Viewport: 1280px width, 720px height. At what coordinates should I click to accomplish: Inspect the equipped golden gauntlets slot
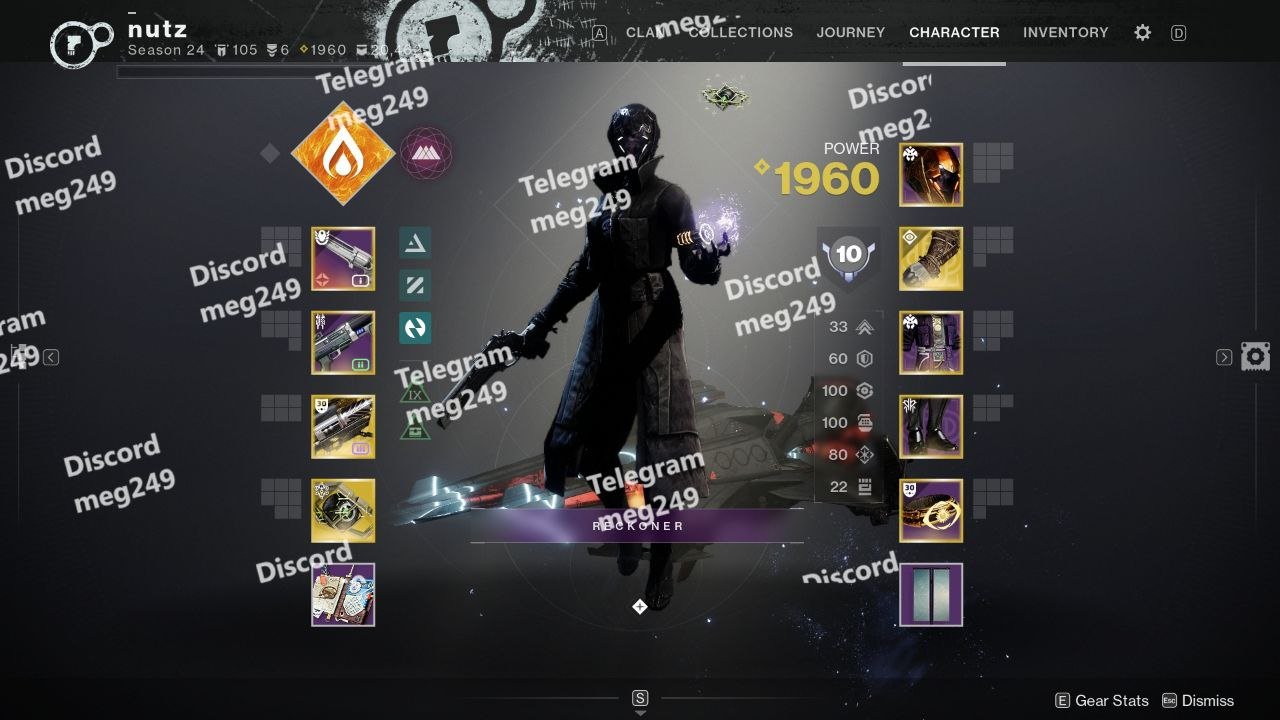point(931,259)
